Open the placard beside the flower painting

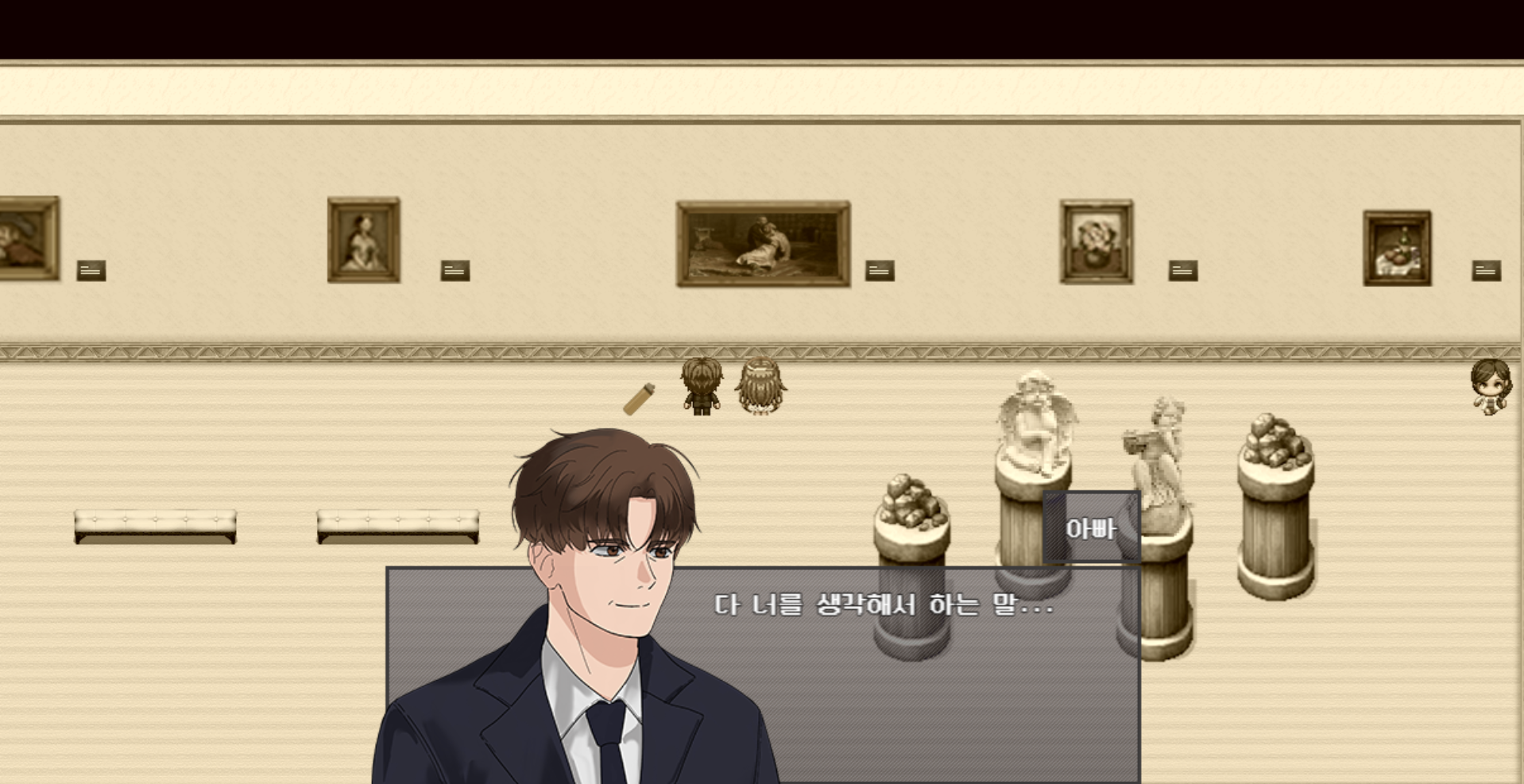(1182, 270)
